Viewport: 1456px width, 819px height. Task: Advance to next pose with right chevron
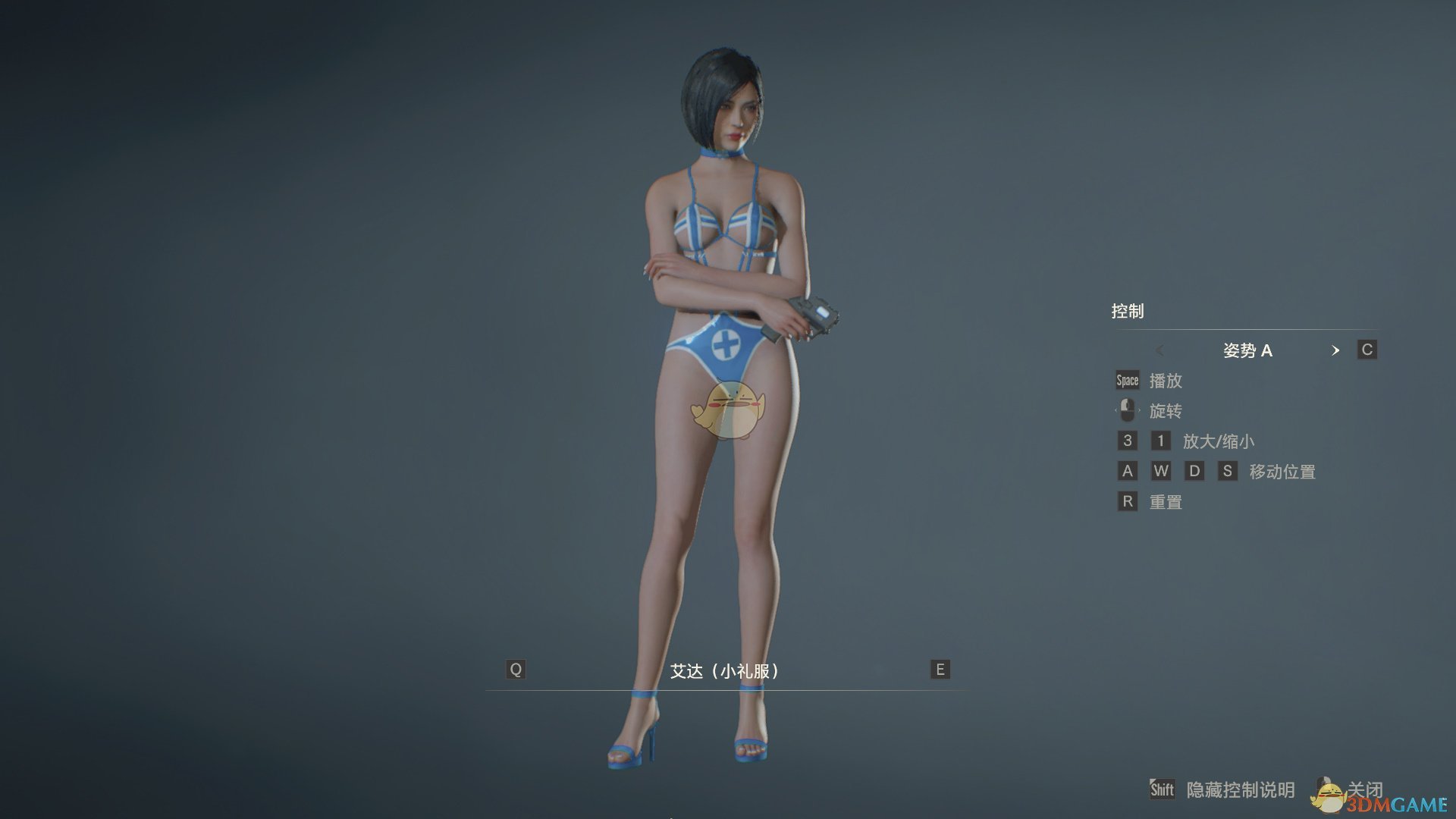(1337, 350)
